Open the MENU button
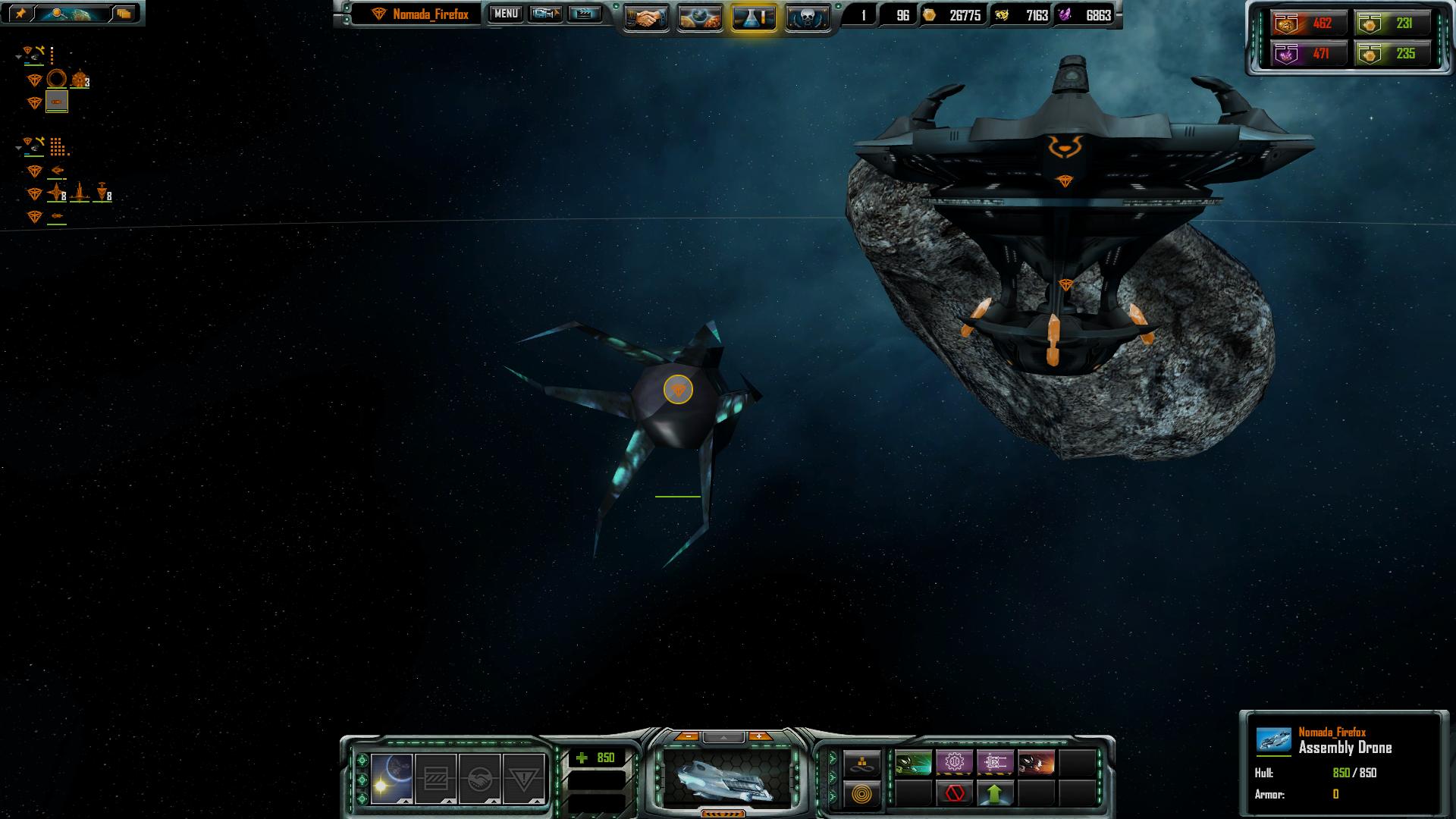This screenshot has width=1456, height=819. [x=506, y=14]
